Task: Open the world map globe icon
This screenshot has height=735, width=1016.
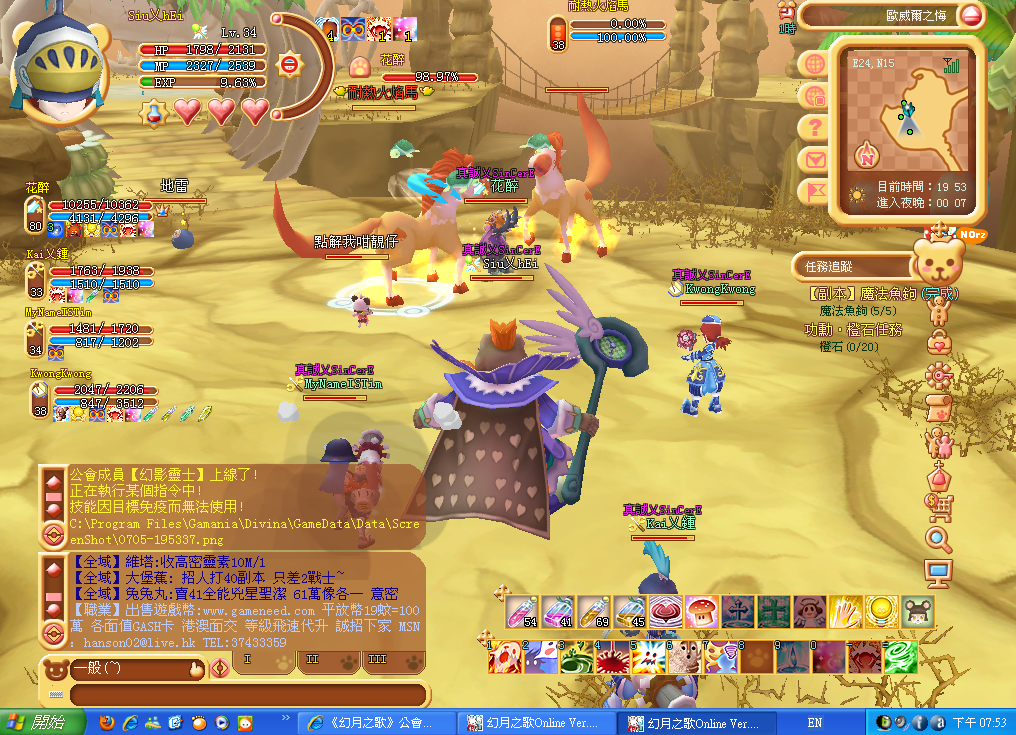Action: 815,64
